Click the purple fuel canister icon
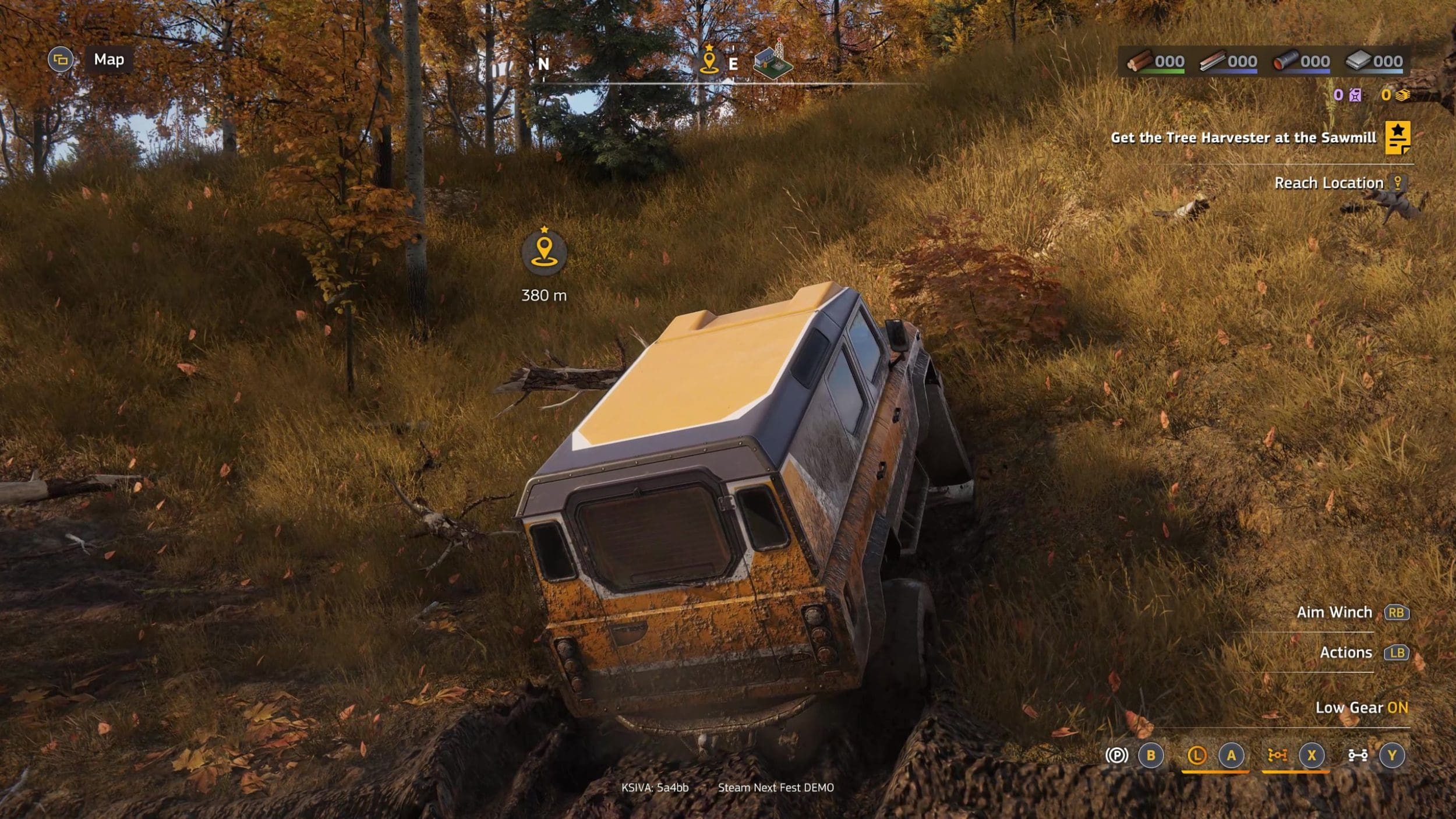1456x819 pixels. click(x=1355, y=95)
